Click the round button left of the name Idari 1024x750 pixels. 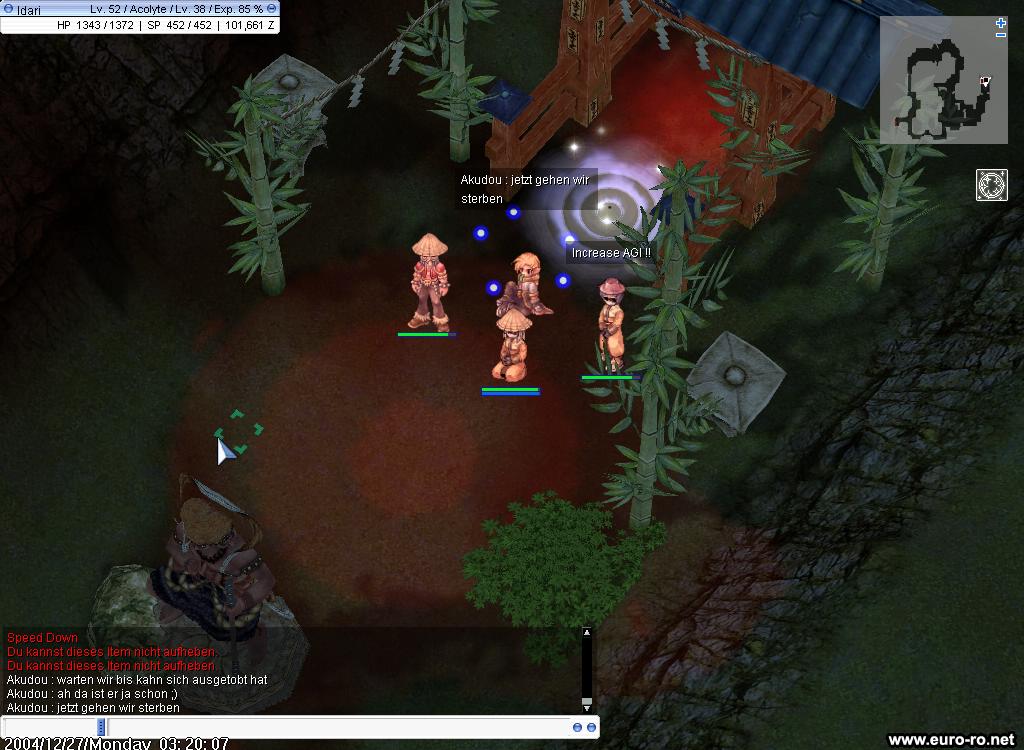click(x=9, y=8)
